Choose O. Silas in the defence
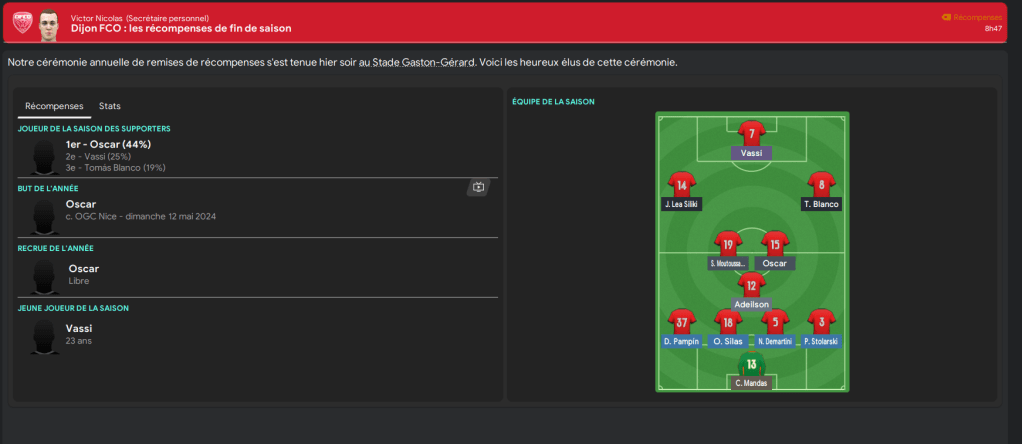 [x=728, y=322]
